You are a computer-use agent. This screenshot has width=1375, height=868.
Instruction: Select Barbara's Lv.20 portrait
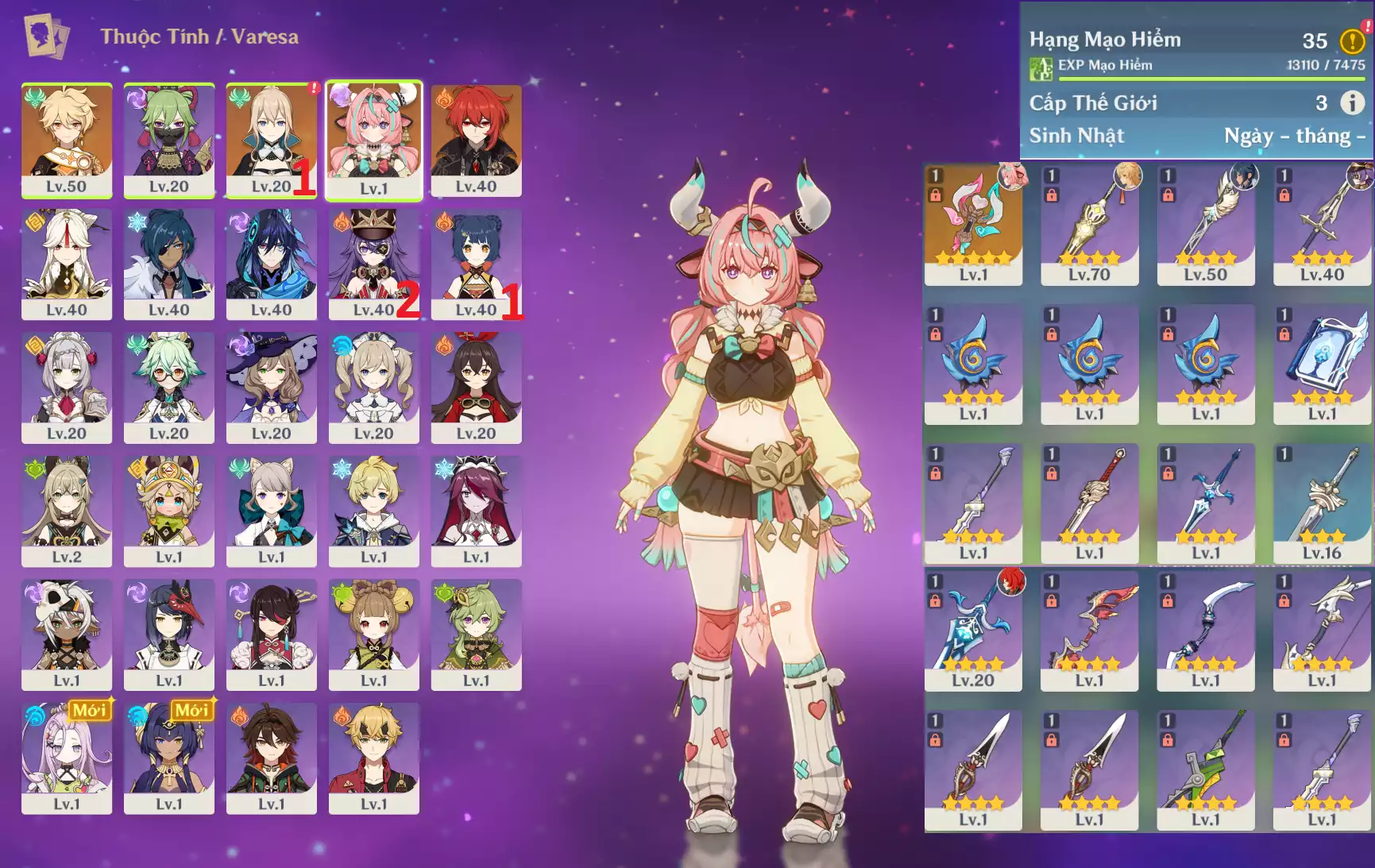(373, 387)
